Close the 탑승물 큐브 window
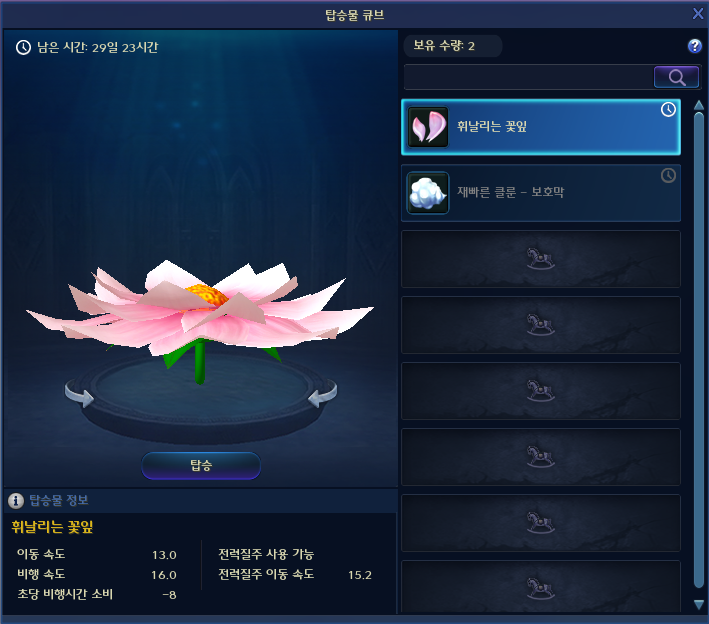The height and width of the screenshot is (624, 709). click(x=698, y=13)
